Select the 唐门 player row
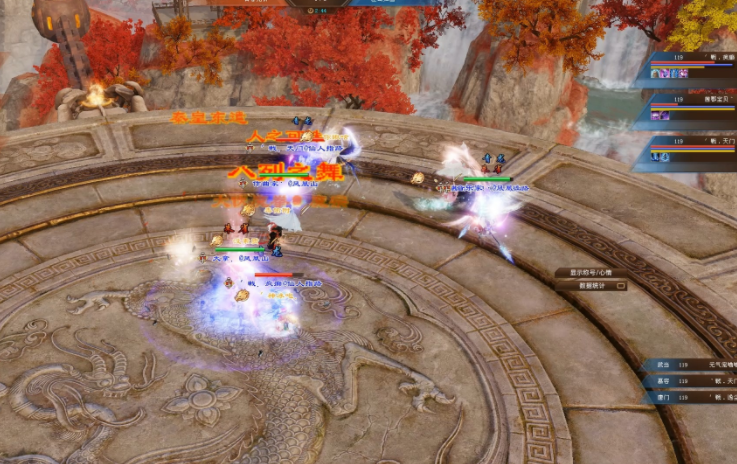The width and height of the screenshot is (737, 464). pyautogui.click(x=690, y=398)
